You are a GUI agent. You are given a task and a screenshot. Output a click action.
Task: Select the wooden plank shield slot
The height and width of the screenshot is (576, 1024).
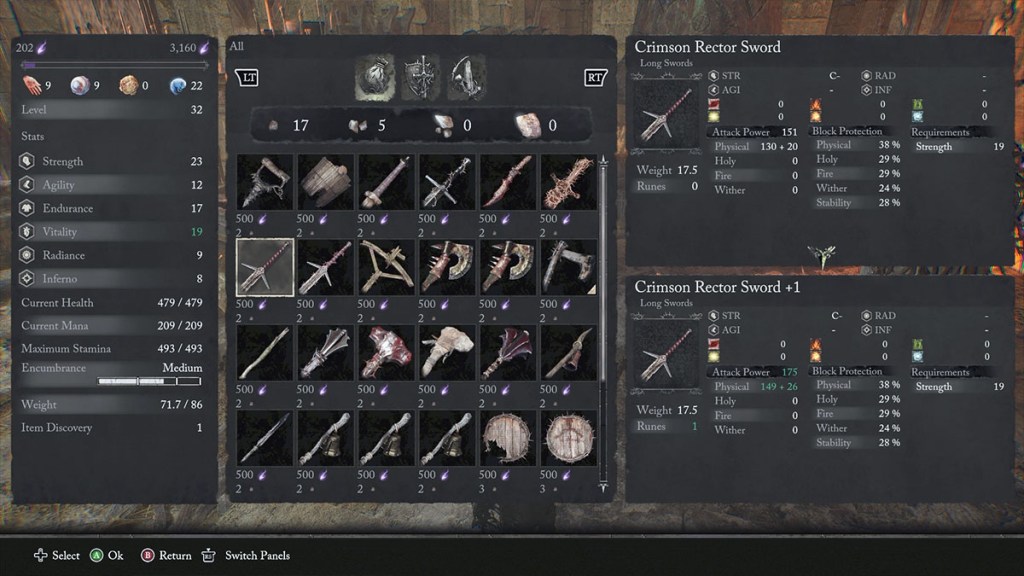326,181
